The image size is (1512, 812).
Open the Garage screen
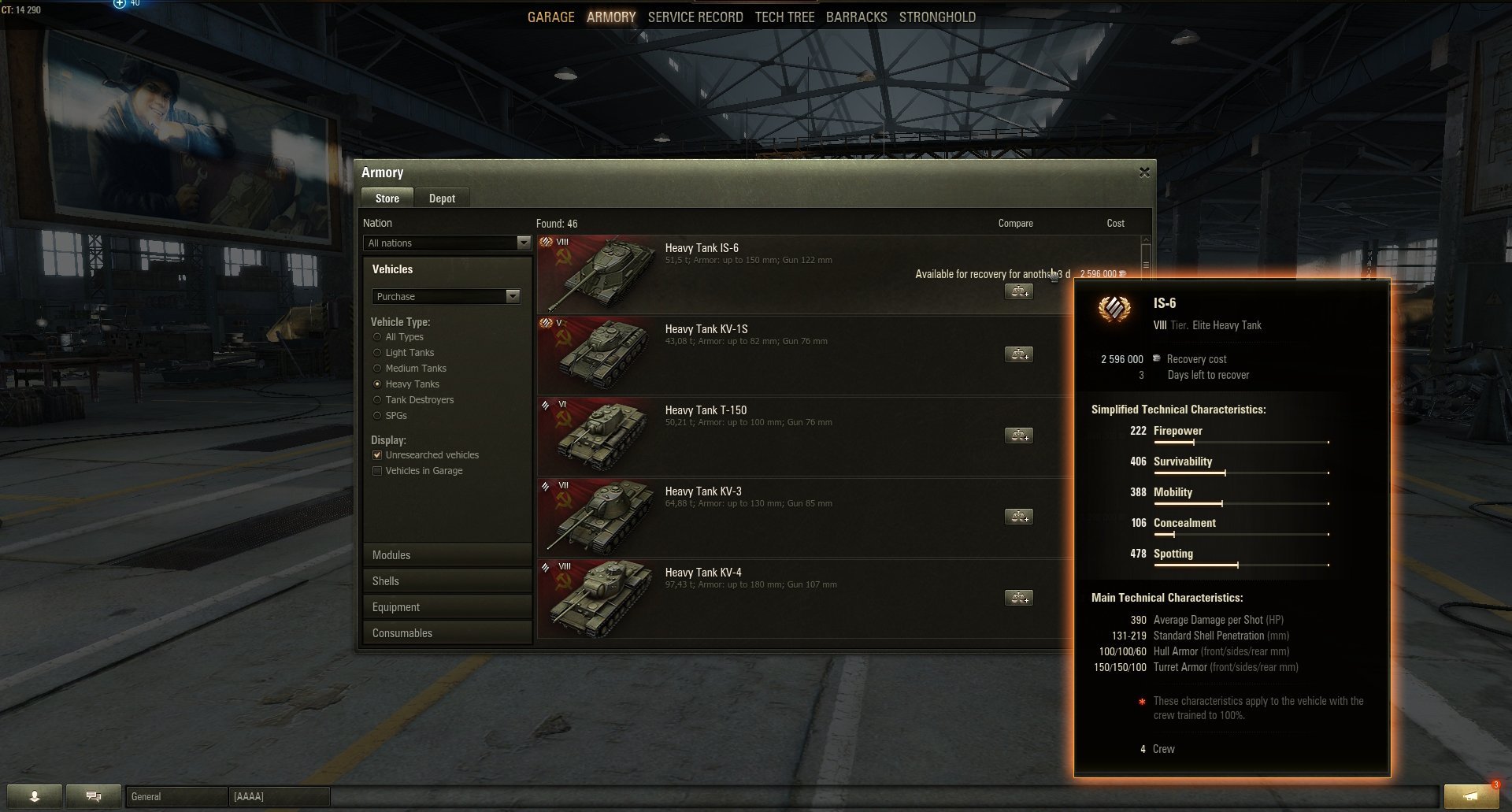[550, 17]
